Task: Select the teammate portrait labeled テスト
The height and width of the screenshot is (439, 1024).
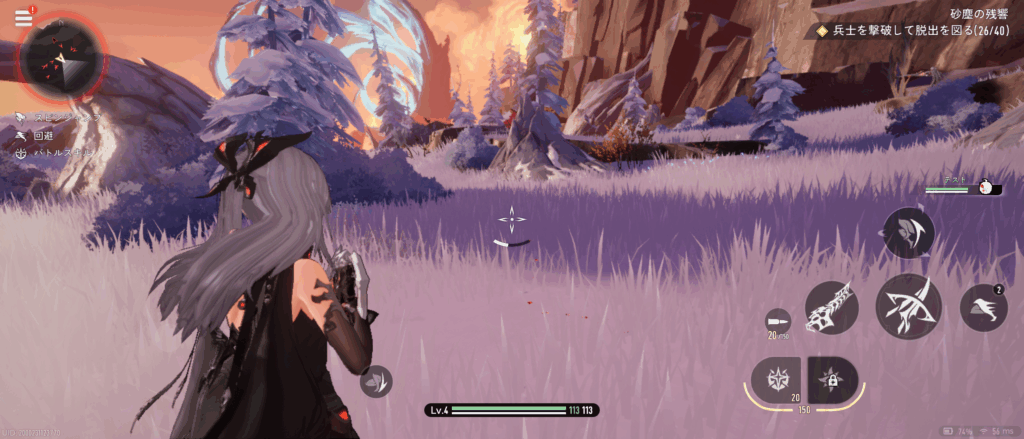Action: [x=989, y=187]
